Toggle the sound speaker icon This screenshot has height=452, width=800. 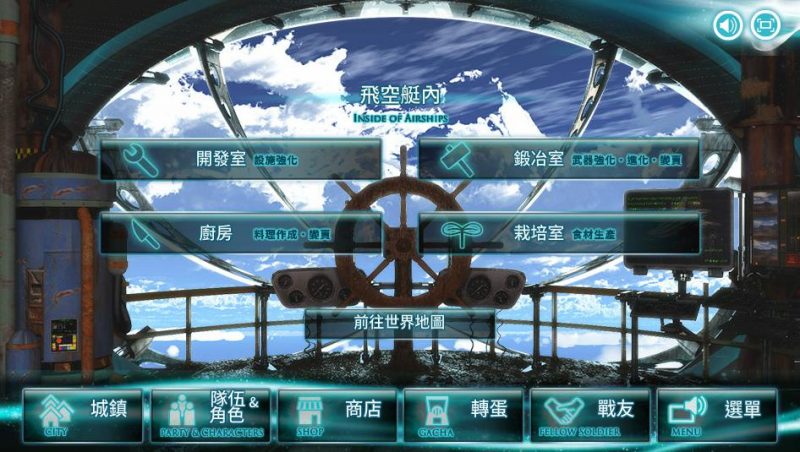pos(728,24)
